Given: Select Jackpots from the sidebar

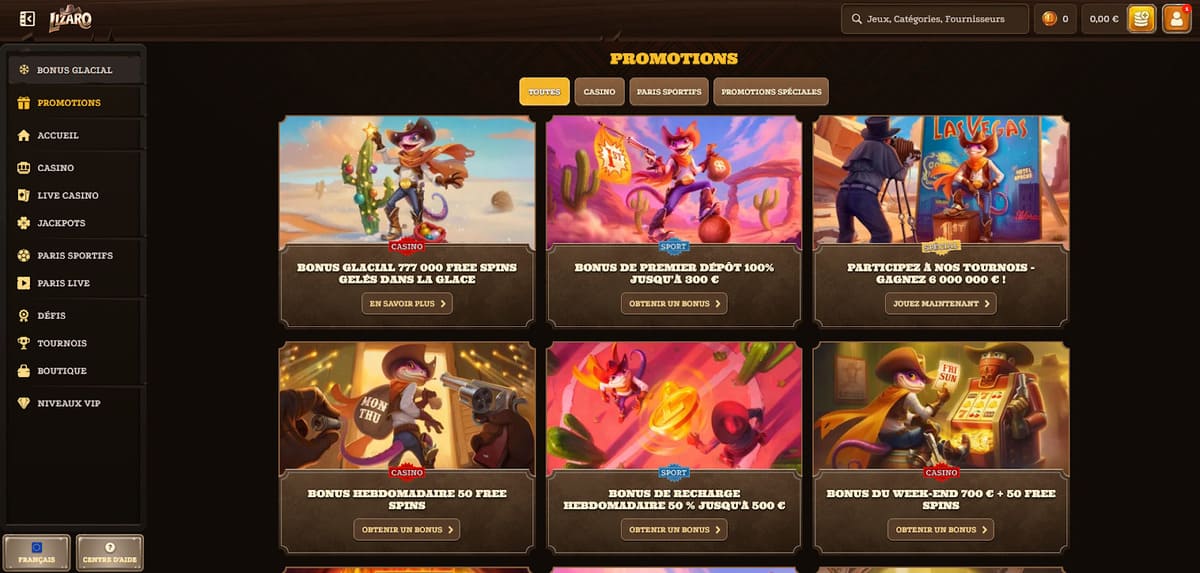Looking at the screenshot, I should coord(61,223).
